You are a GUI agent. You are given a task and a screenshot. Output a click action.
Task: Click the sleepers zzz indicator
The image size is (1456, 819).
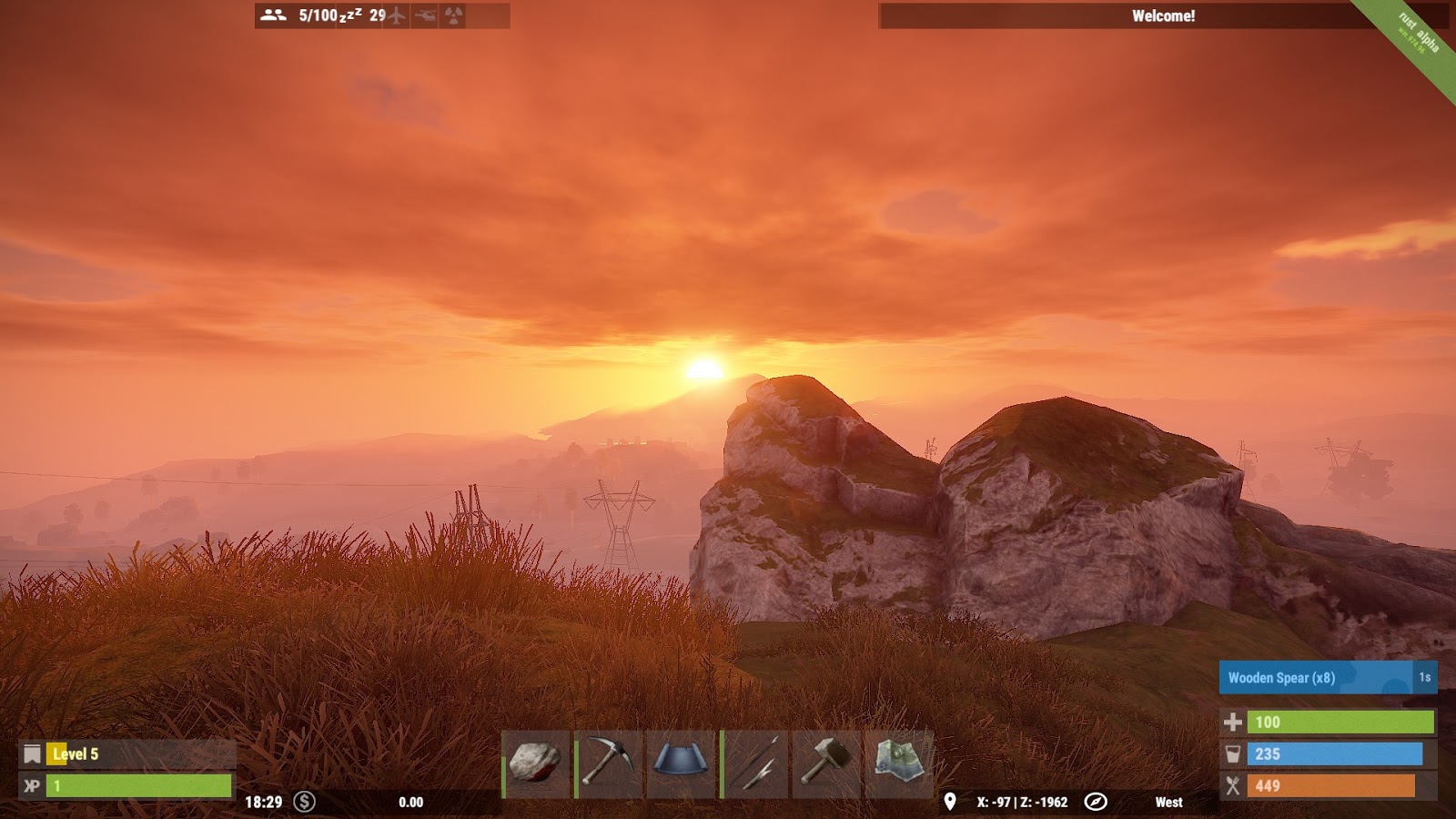click(350, 15)
